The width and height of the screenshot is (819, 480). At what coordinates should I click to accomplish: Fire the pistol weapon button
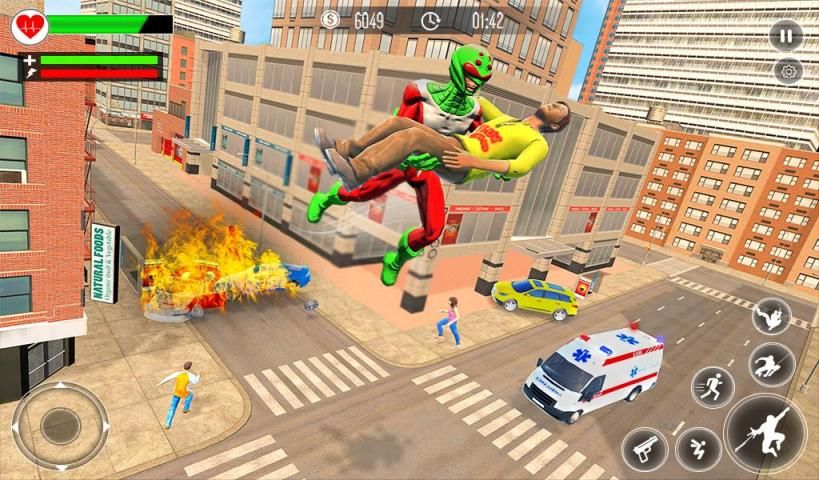click(x=645, y=449)
